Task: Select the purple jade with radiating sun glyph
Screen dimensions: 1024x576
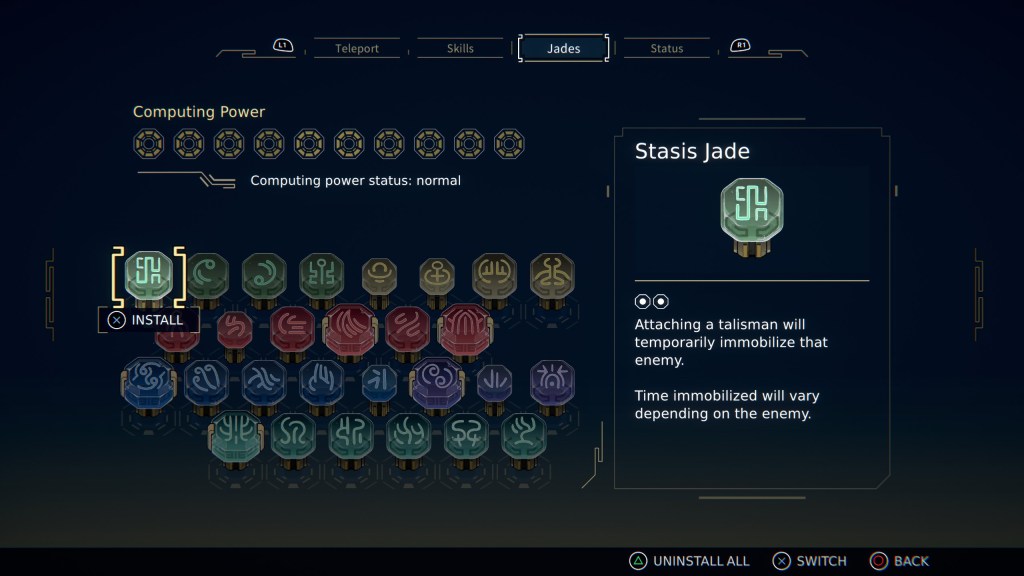Action: [552, 382]
